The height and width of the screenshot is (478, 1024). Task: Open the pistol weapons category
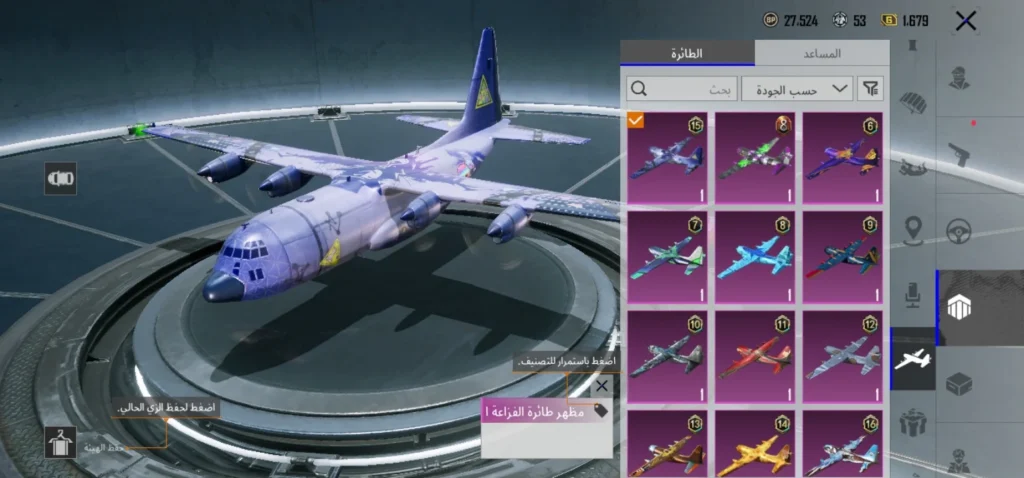pos(960,154)
